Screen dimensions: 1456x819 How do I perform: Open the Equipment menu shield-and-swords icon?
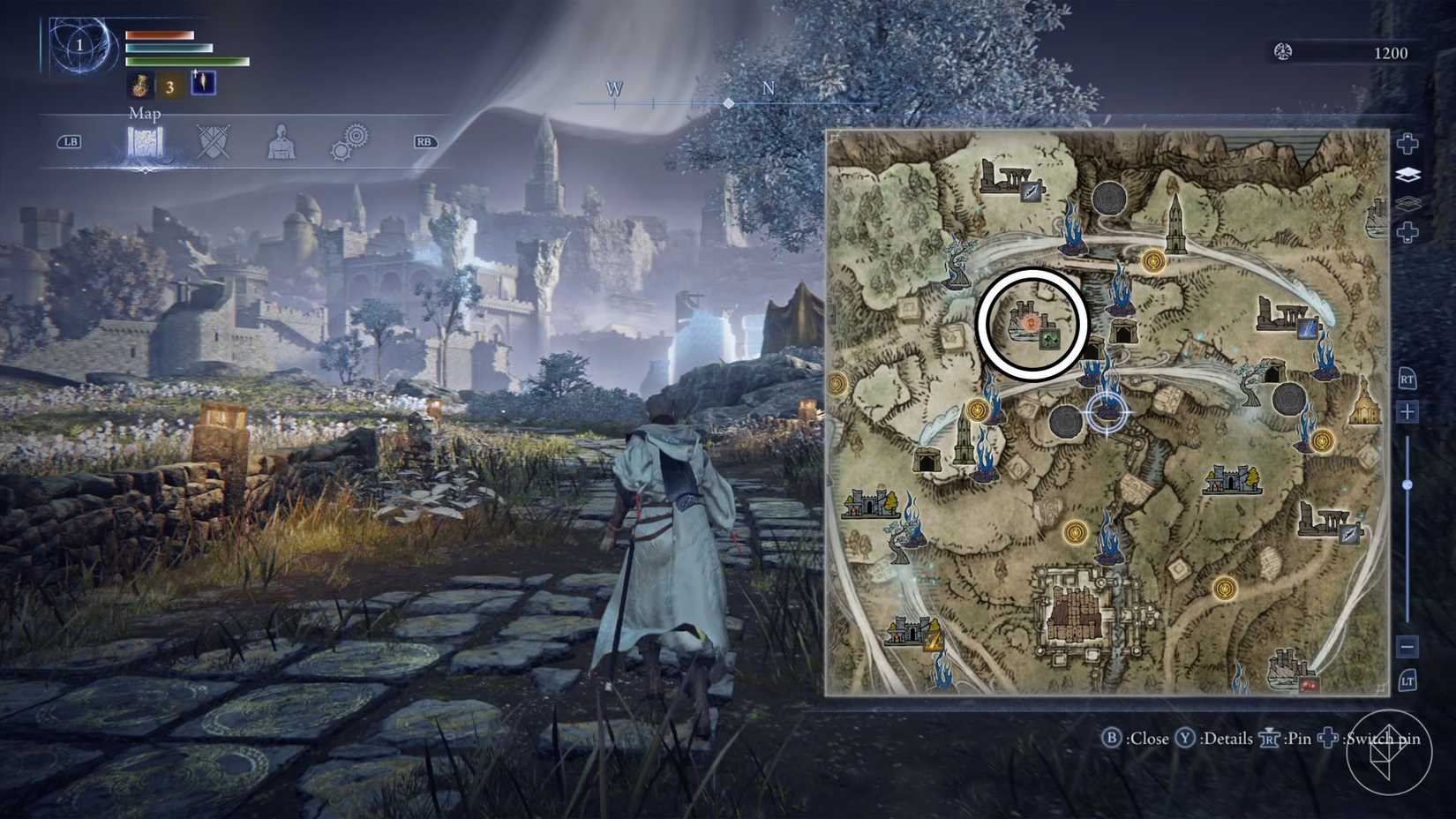coord(214,139)
